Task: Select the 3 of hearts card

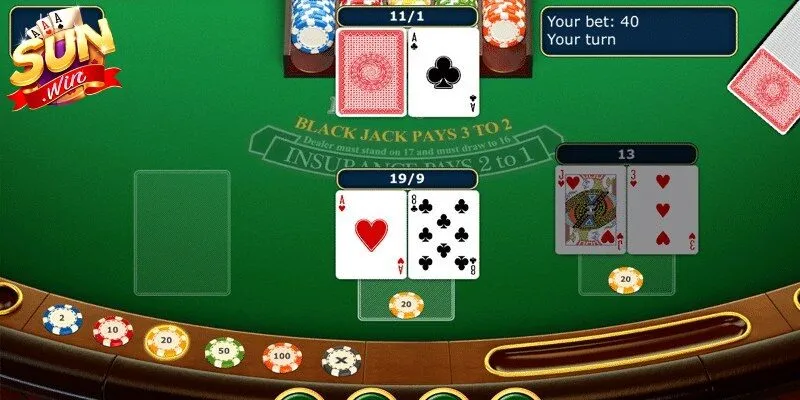Action: click(x=662, y=210)
